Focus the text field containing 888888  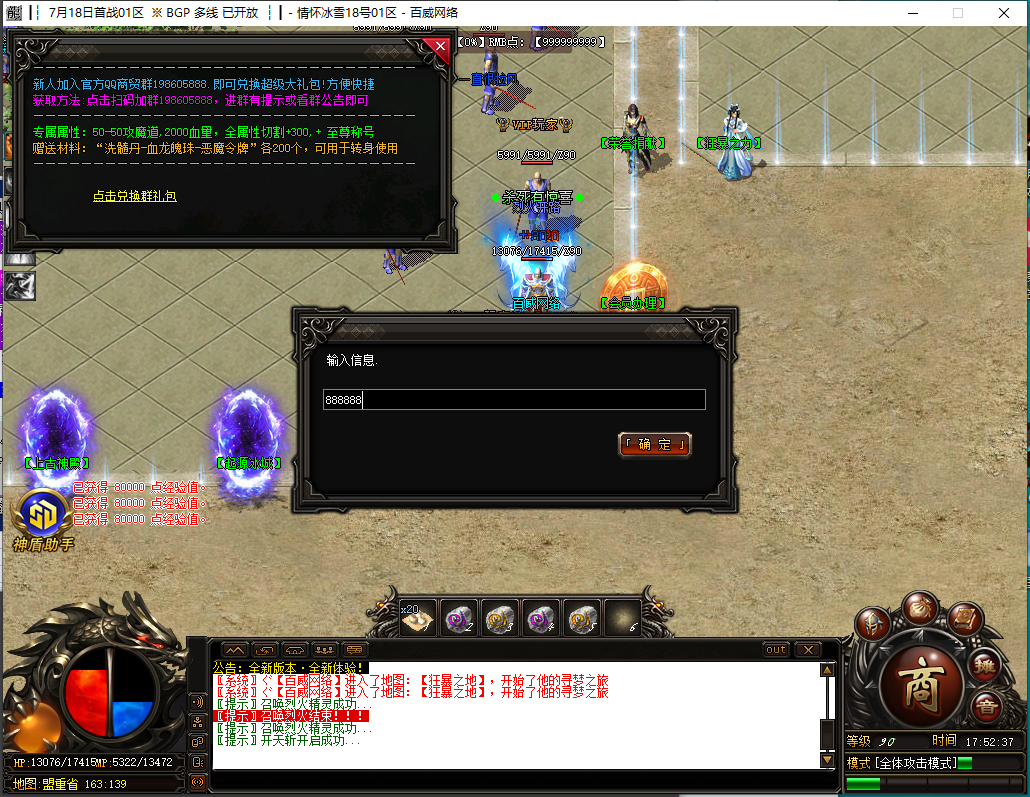(514, 400)
